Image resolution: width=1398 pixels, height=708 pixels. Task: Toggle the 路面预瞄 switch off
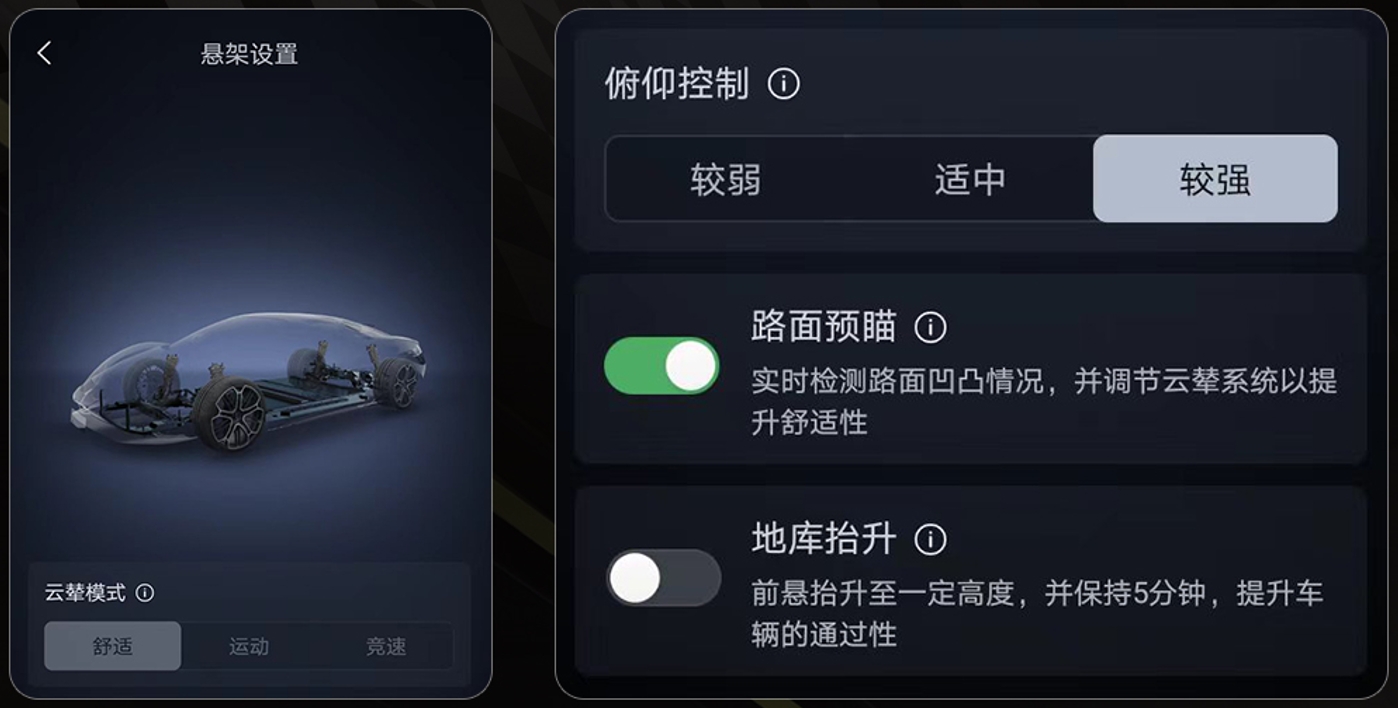(x=662, y=366)
